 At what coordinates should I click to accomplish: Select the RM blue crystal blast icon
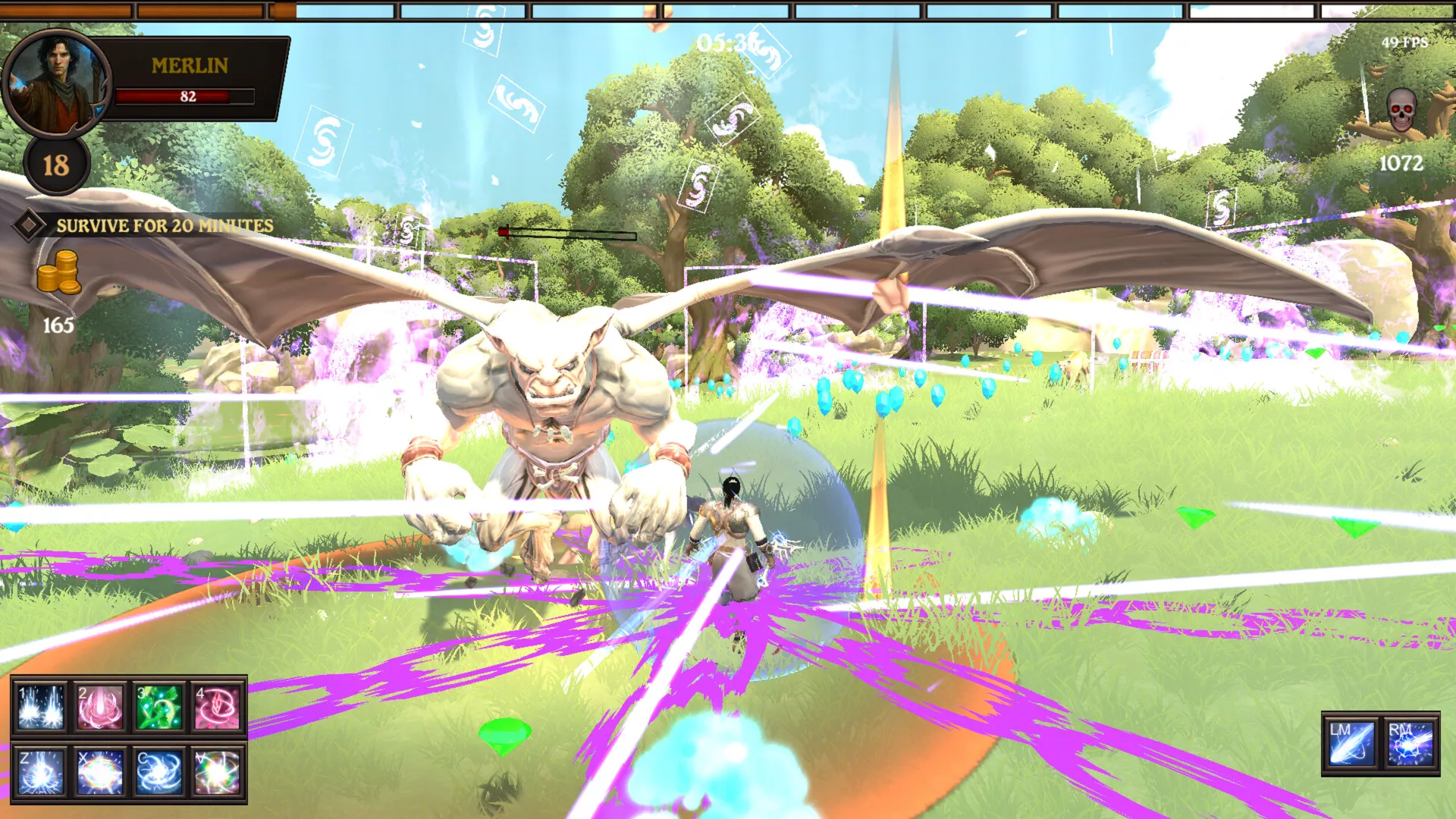(1410, 743)
